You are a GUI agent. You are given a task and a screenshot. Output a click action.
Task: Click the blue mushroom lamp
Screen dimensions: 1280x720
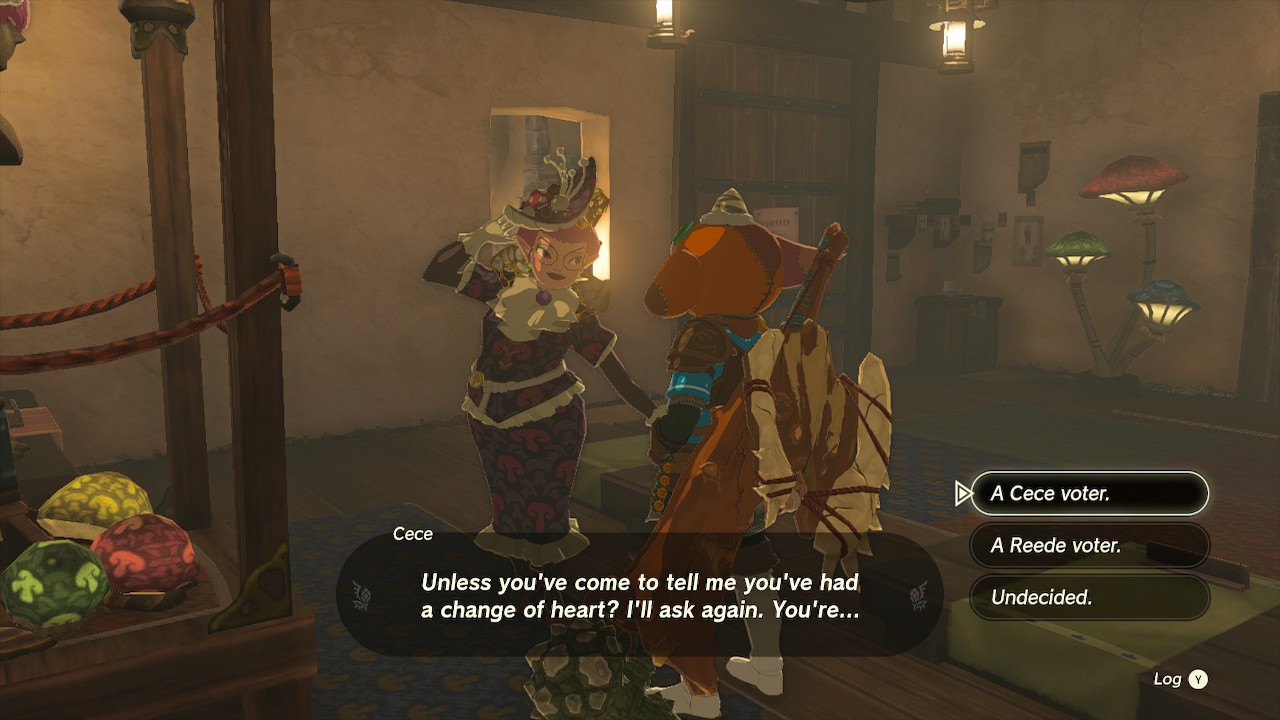[x=1159, y=295]
